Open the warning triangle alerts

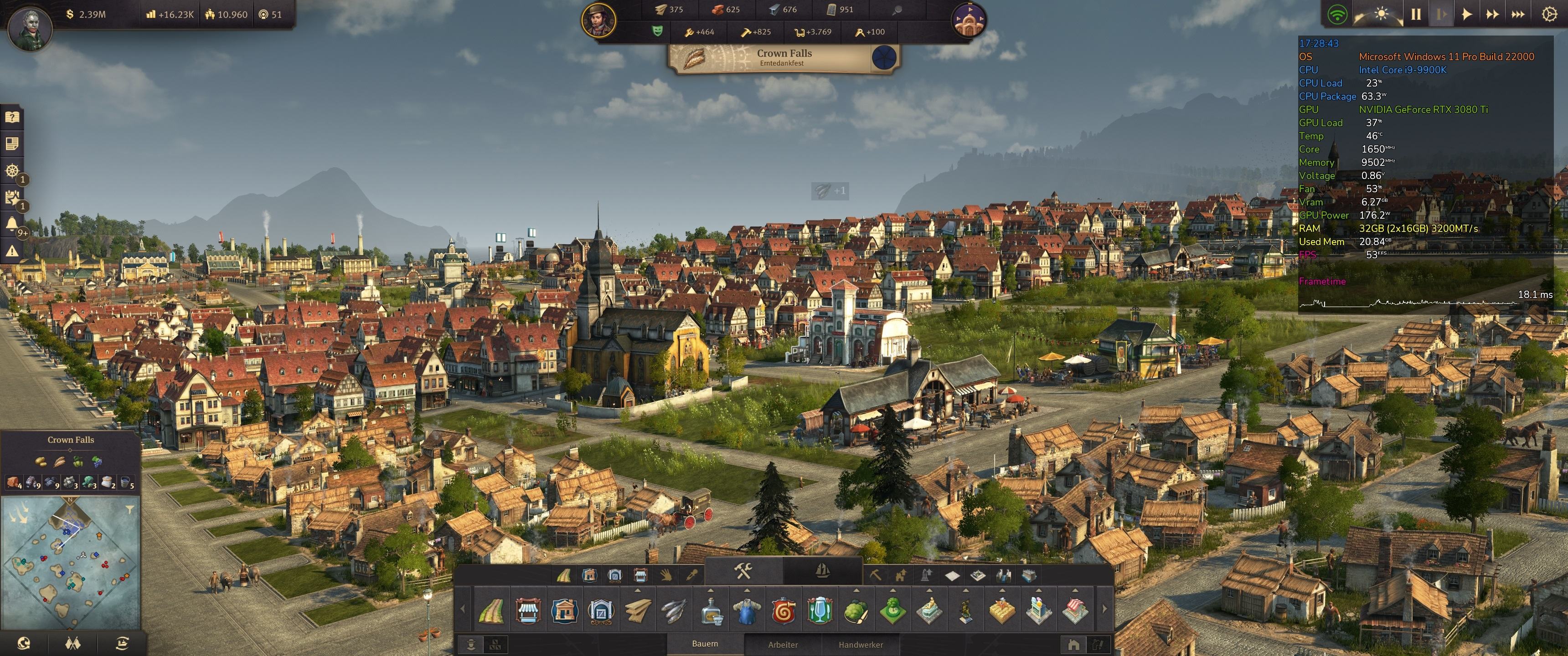pyautogui.click(x=12, y=250)
